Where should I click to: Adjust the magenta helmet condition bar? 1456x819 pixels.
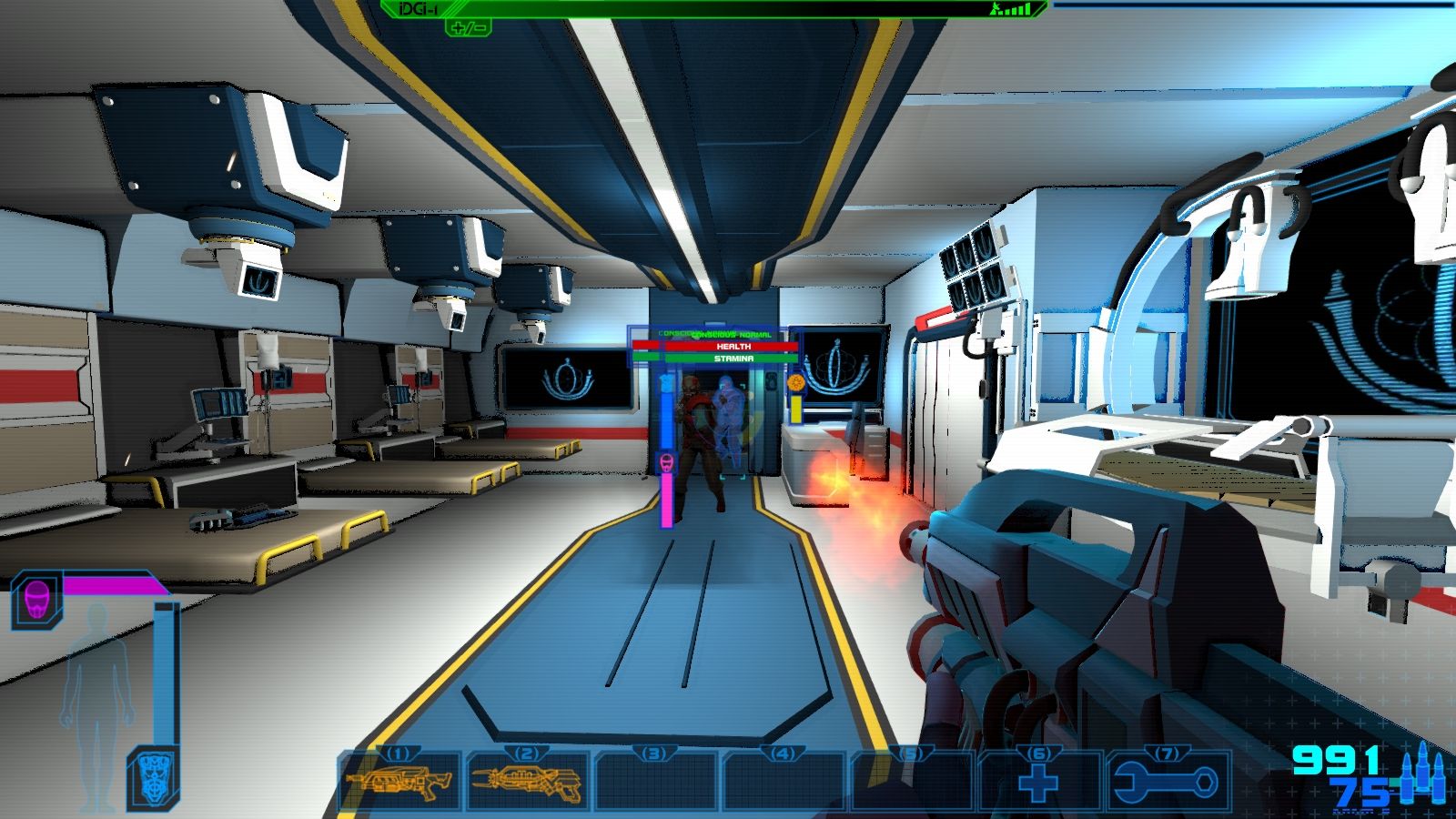click(114, 585)
